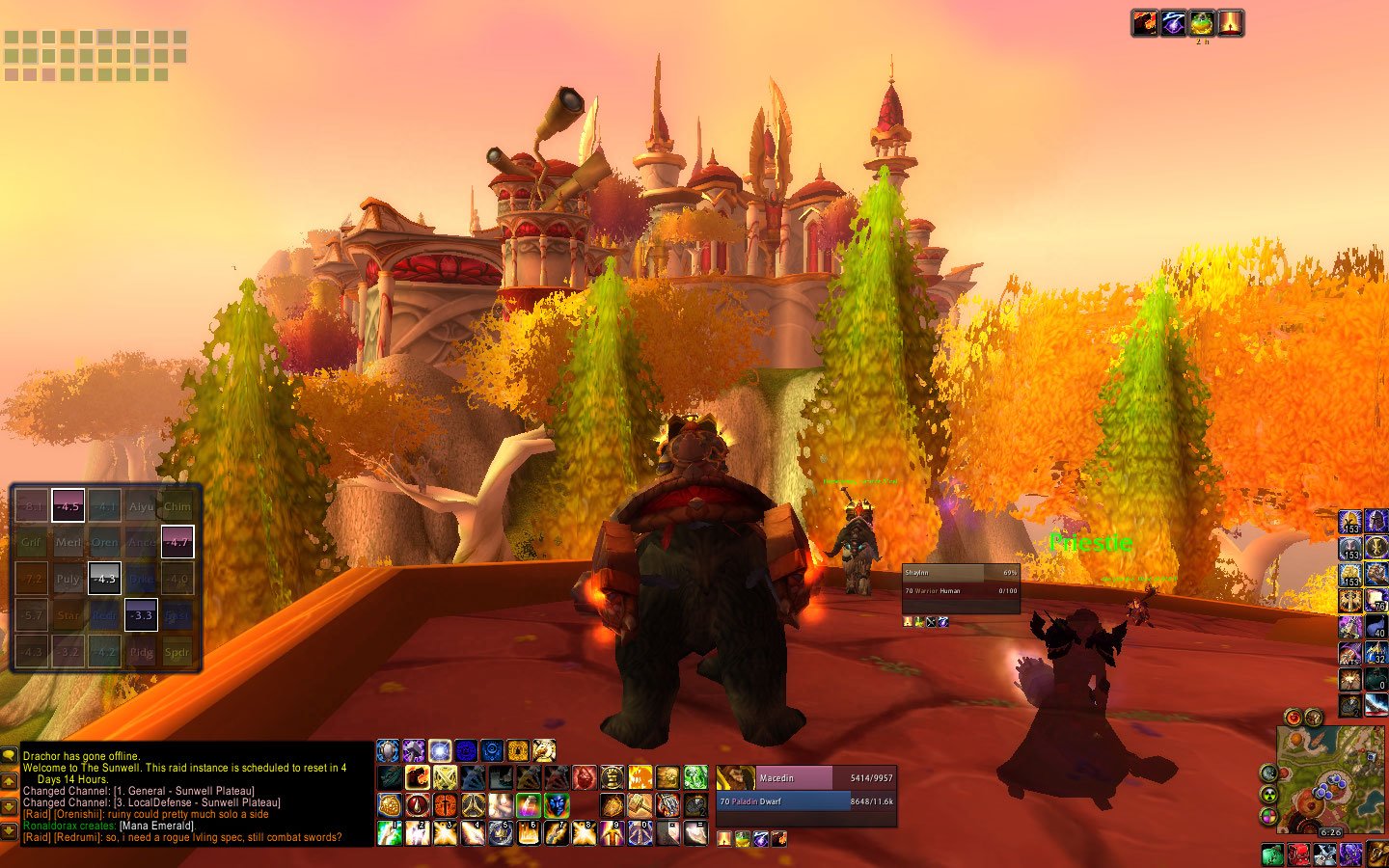1389x868 pixels.
Task: Open the minimap
Action: click(1329, 779)
